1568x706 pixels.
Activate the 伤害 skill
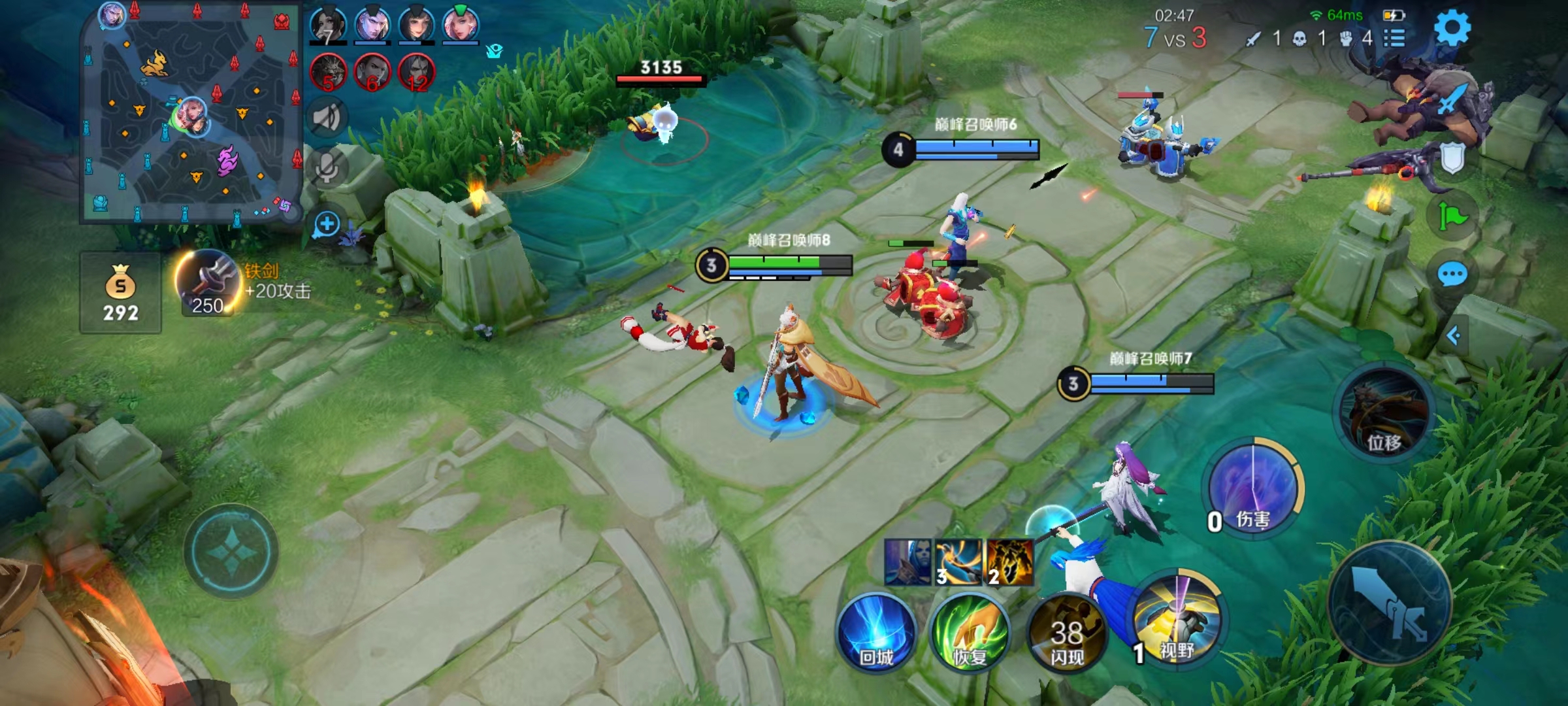pyautogui.click(x=1252, y=488)
